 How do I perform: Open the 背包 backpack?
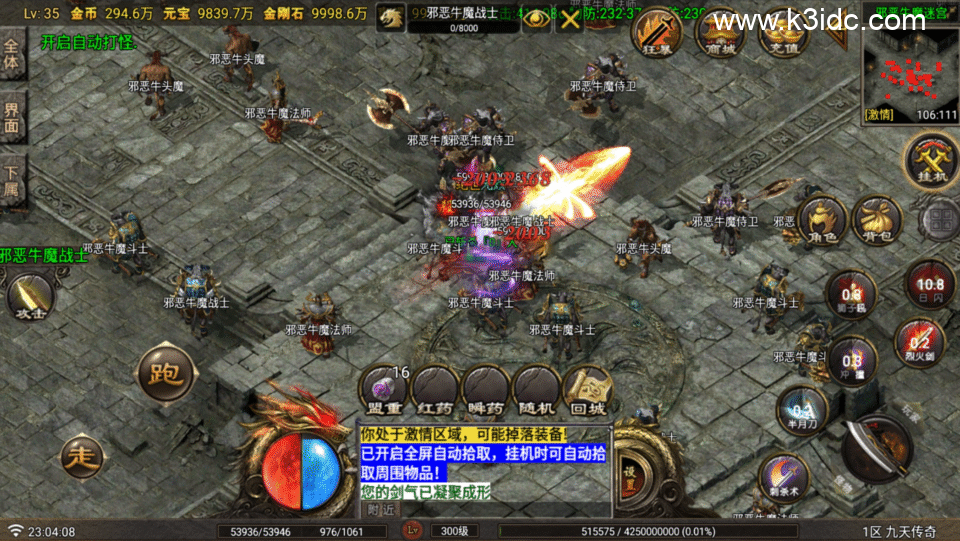pyautogui.click(x=876, y=220)
